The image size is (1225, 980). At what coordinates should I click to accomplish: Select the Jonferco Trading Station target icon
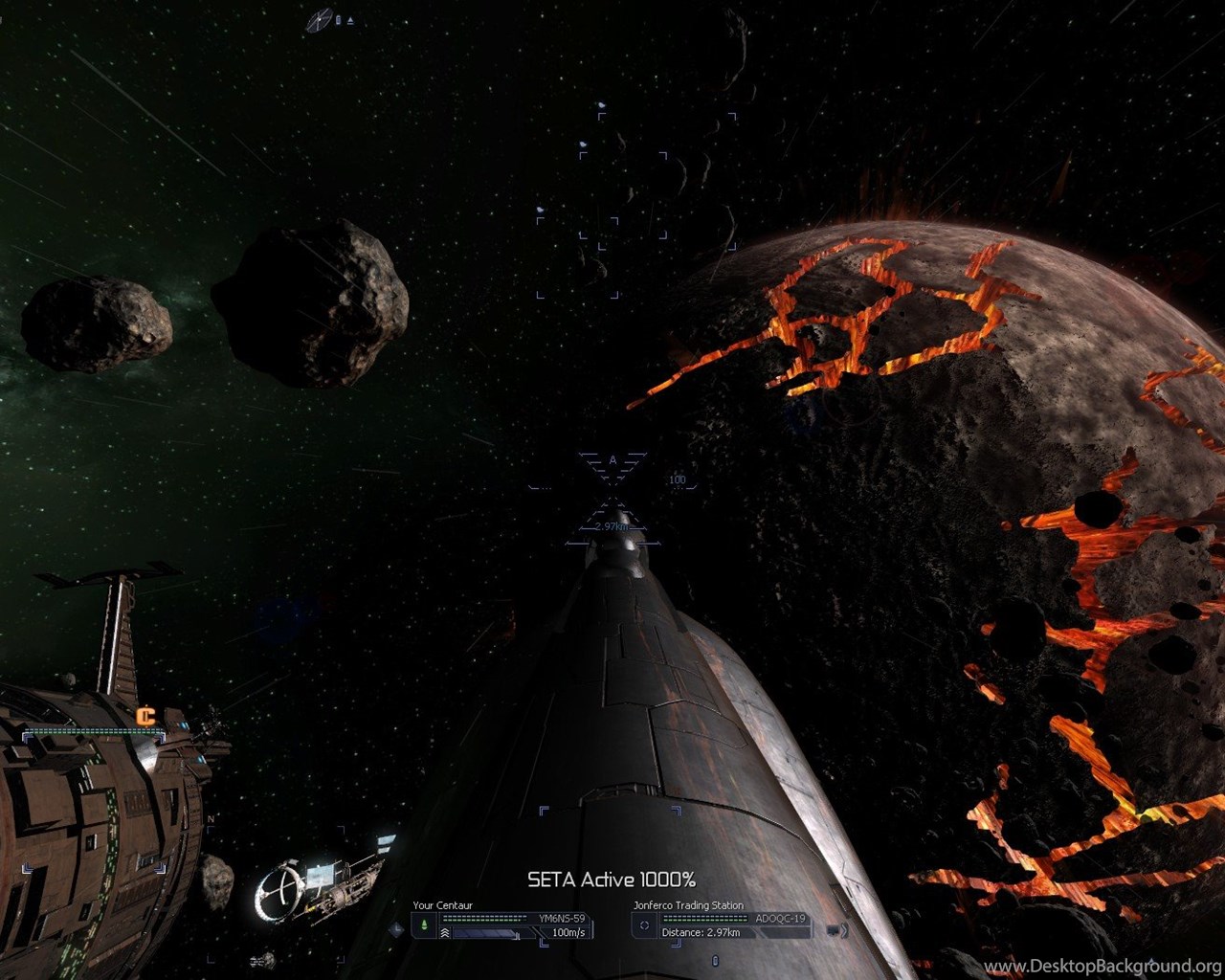click(x=644, y=925)
